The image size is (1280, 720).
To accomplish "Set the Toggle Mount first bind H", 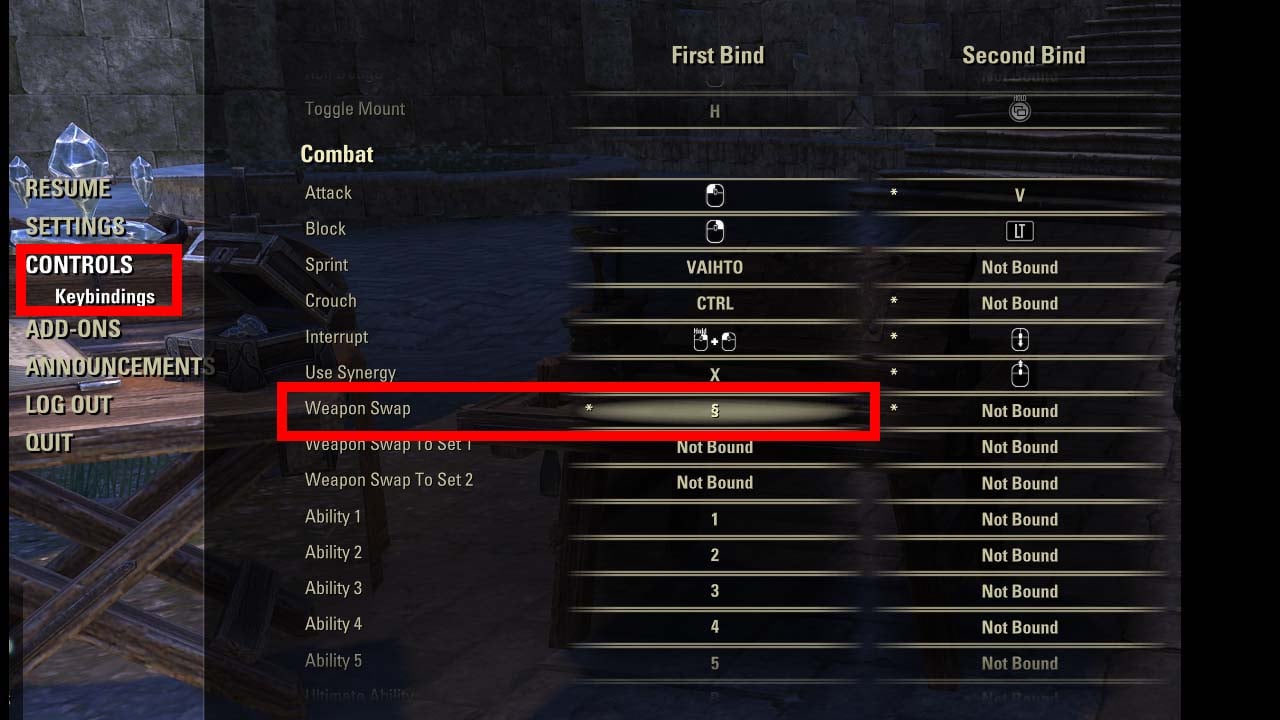I will (715, 112).
